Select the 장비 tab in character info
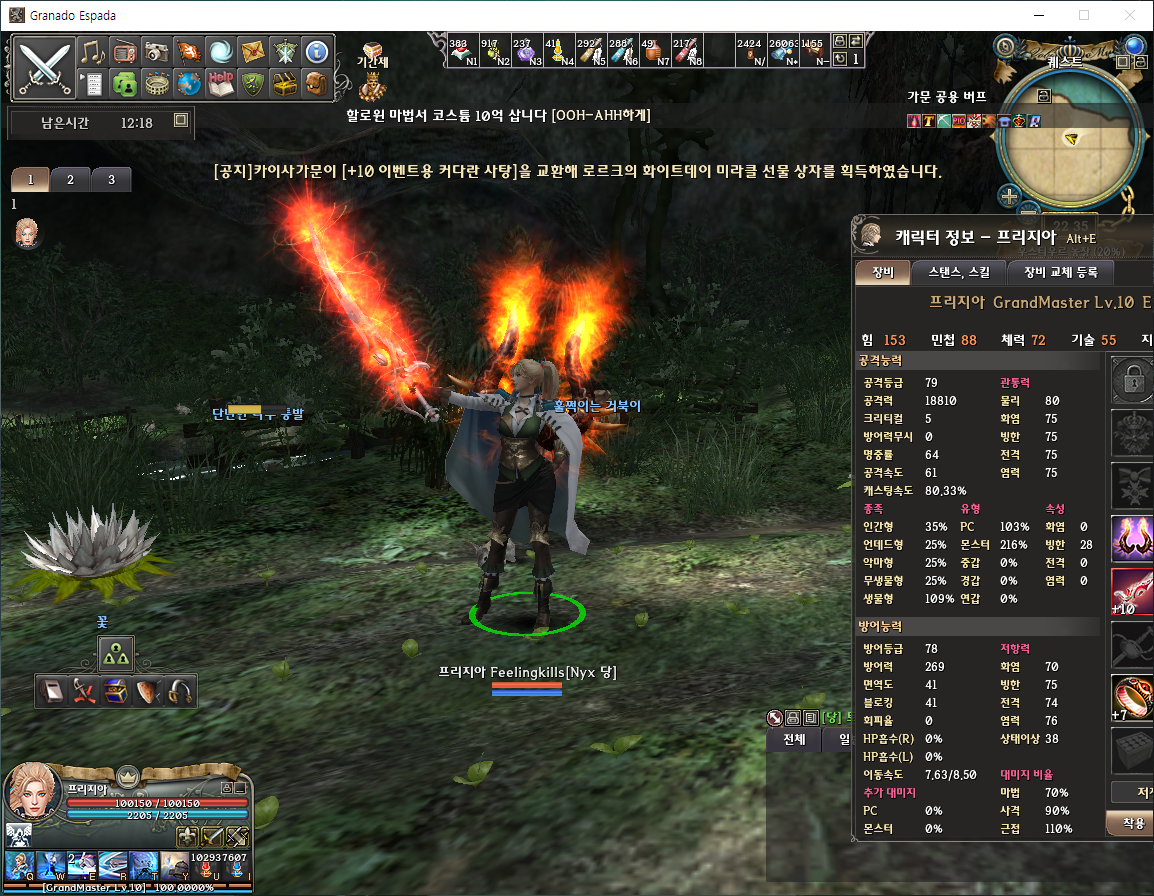1154x896 pixels. point(882,272)
